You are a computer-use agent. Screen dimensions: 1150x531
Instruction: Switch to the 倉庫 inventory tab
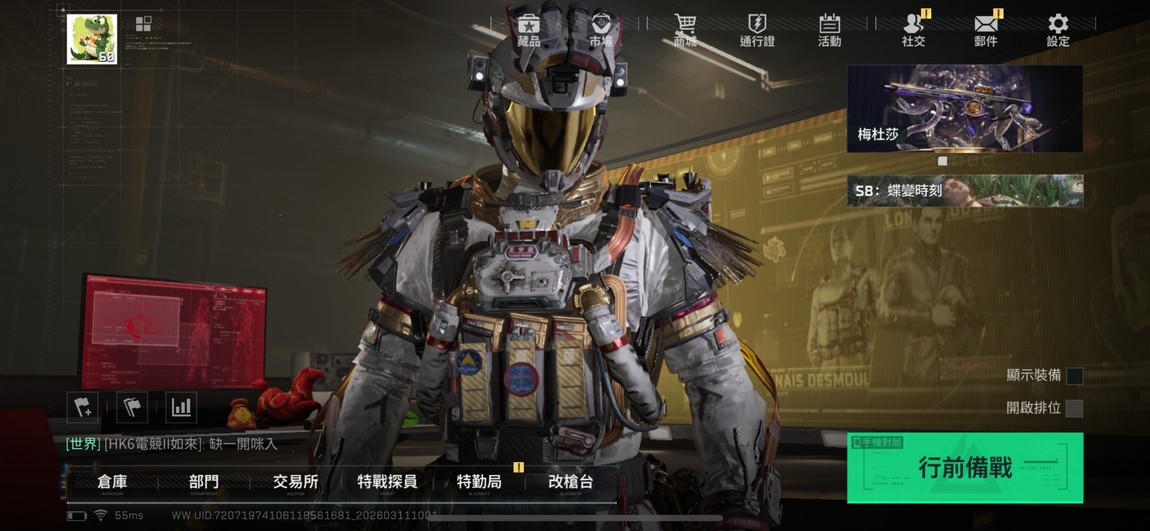(x=112, y=482)
